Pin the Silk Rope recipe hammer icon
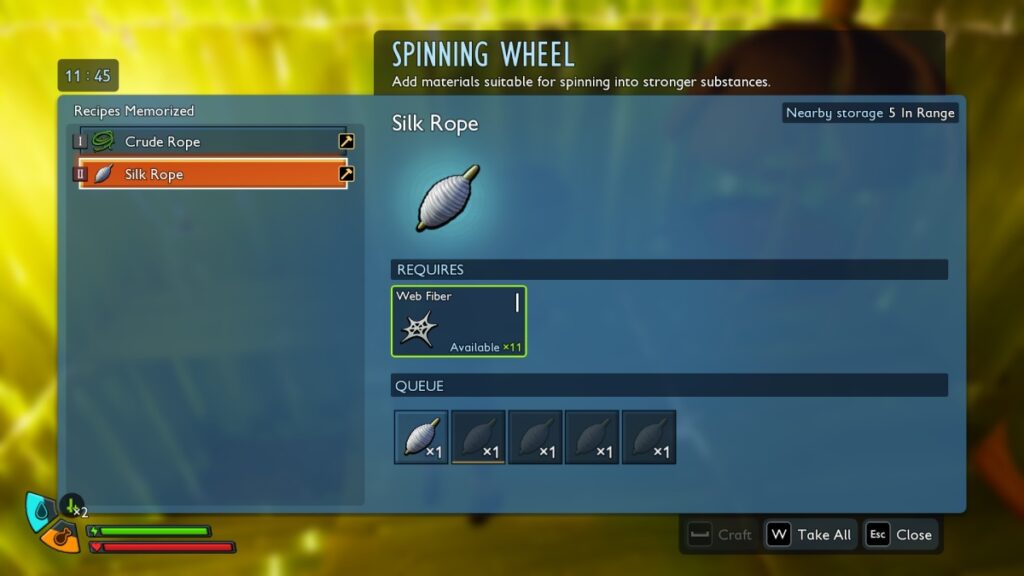This screenshot has height=576, width=1024. click(346, 174)
